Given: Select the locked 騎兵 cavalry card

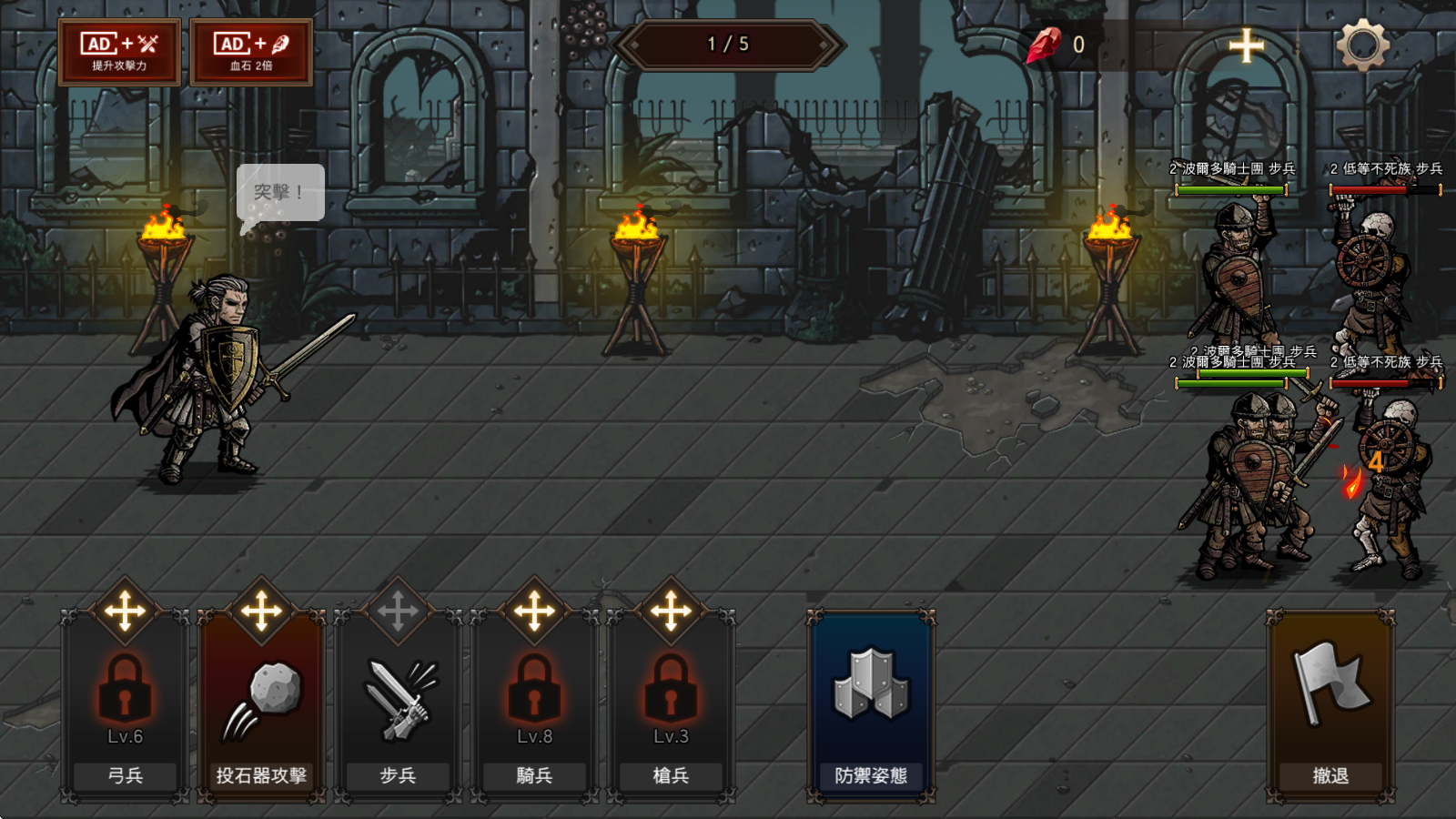Looking at the screenshot, I should 534,705.
